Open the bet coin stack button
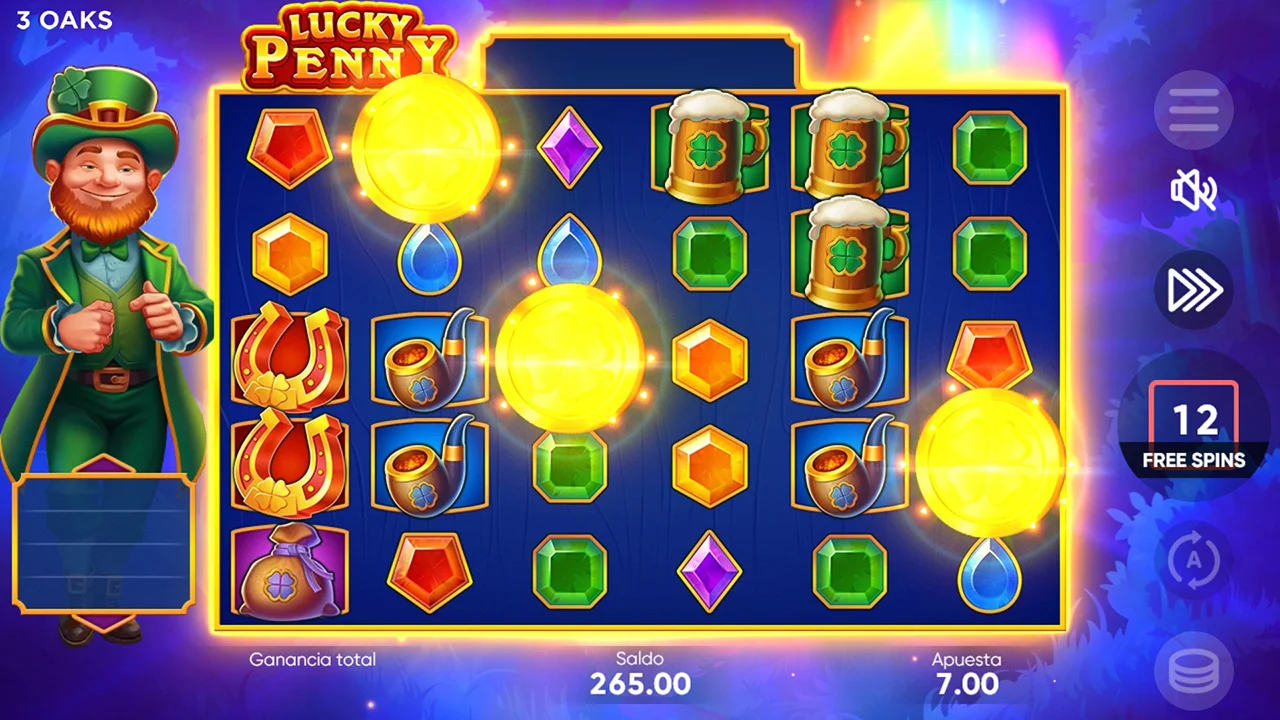 pyautogui.click(x=1194, y=673)
